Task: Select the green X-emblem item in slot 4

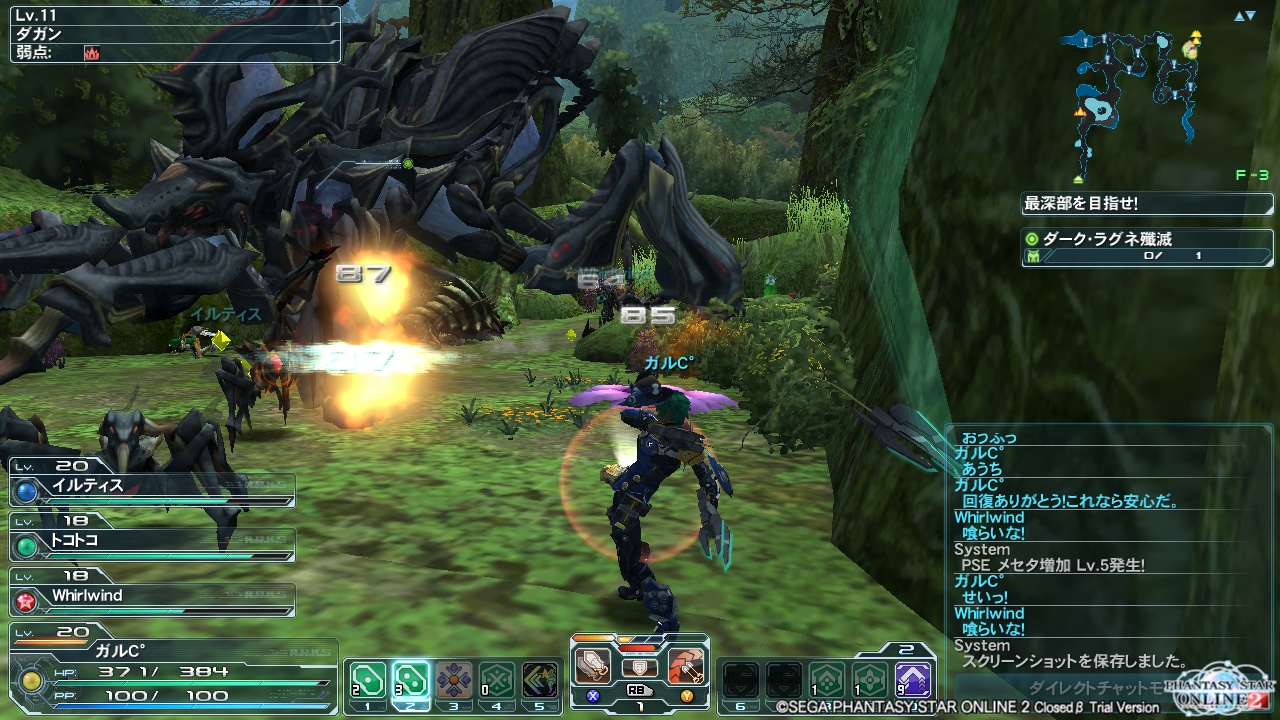Action: point(497,680)
